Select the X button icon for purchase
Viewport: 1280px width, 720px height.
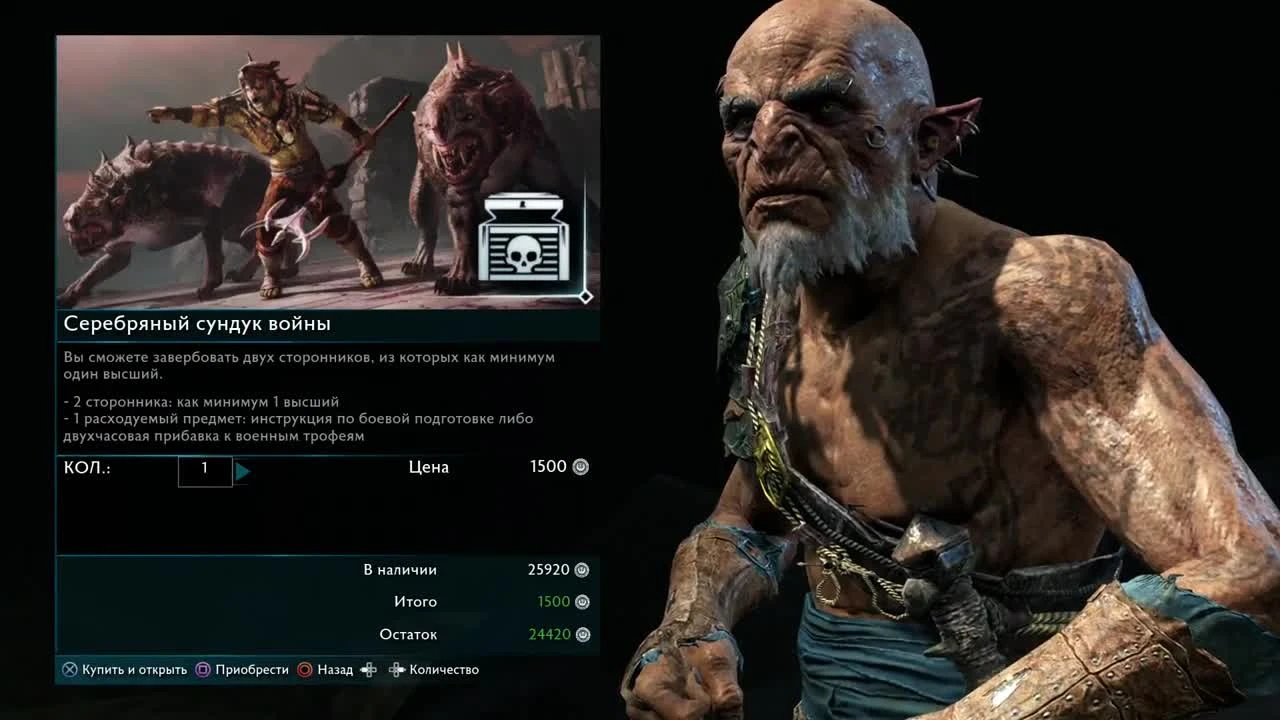click(67, 669)
